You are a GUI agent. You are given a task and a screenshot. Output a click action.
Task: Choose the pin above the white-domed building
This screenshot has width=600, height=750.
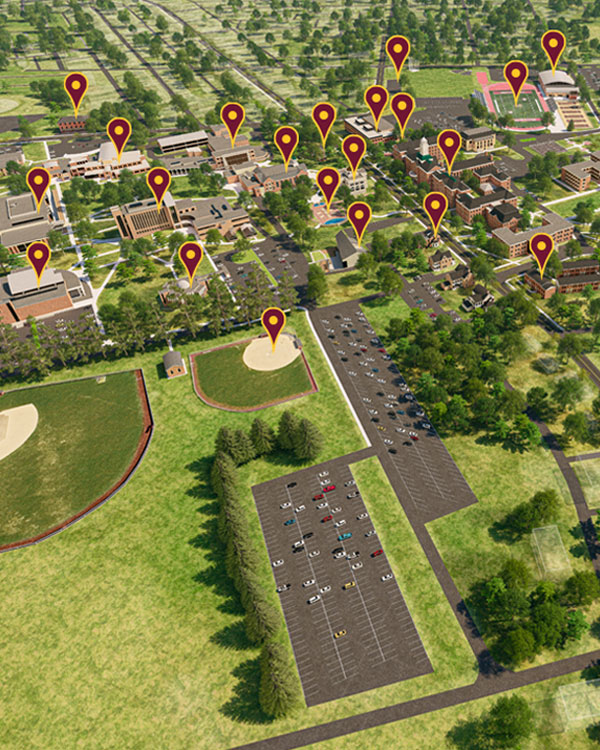click(119, 134)
